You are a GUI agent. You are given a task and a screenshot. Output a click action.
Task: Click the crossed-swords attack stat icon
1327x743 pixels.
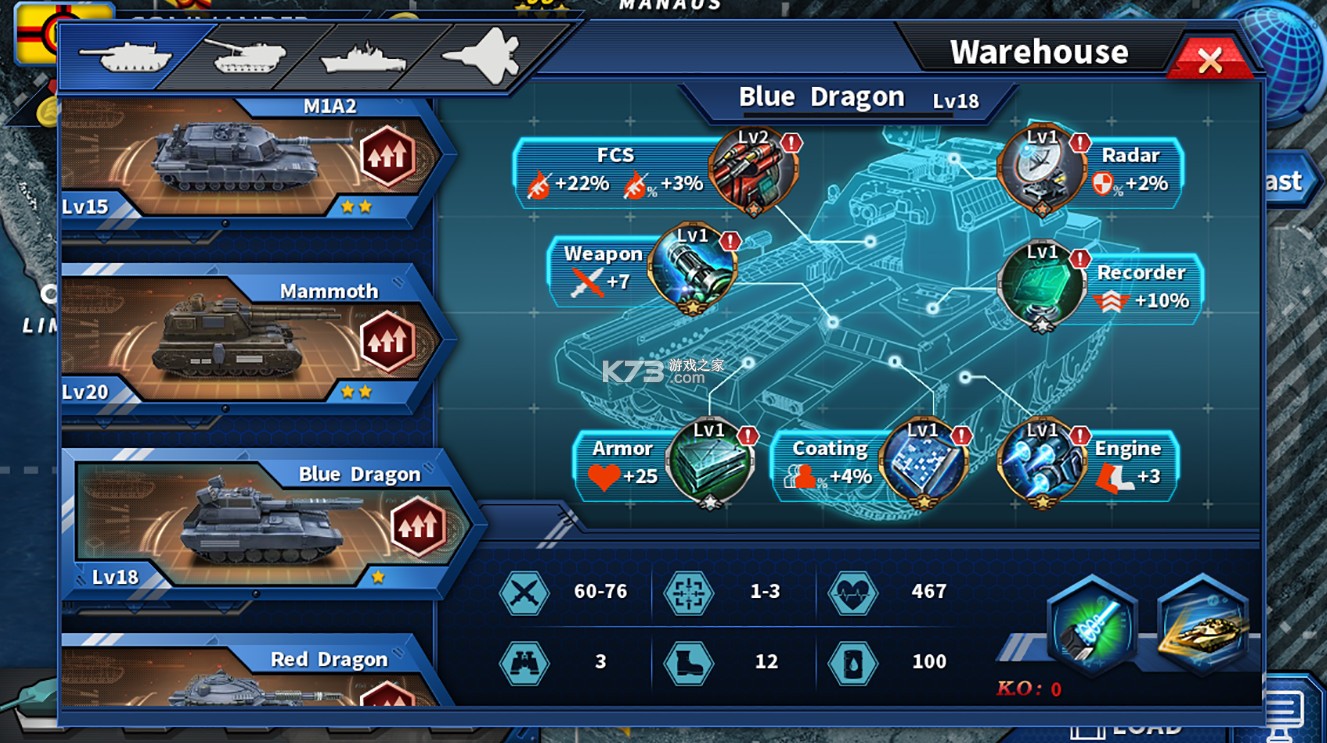pos(522,592)
